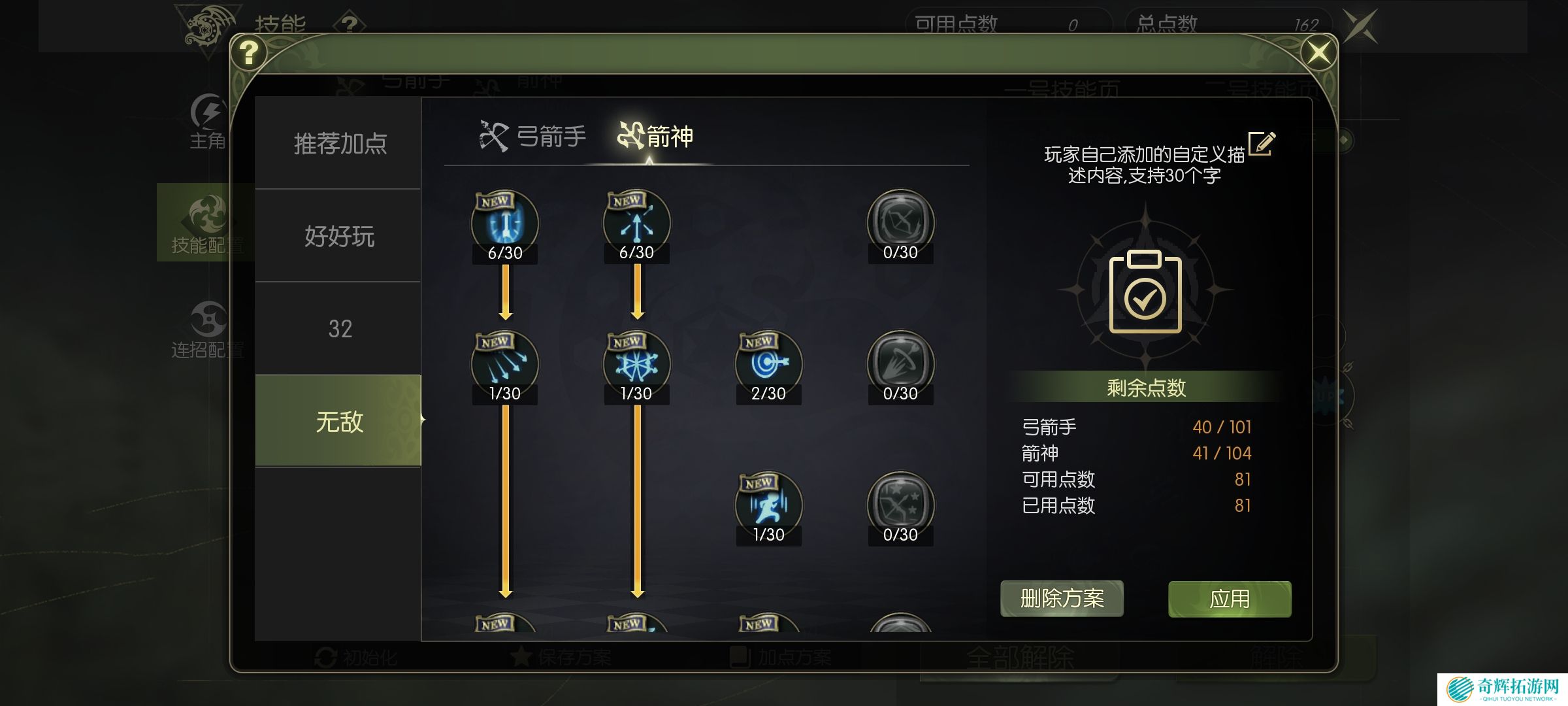Choose the multi-arrow volley skill icon
Screen dimensions: 1568x706
(505, 363)
